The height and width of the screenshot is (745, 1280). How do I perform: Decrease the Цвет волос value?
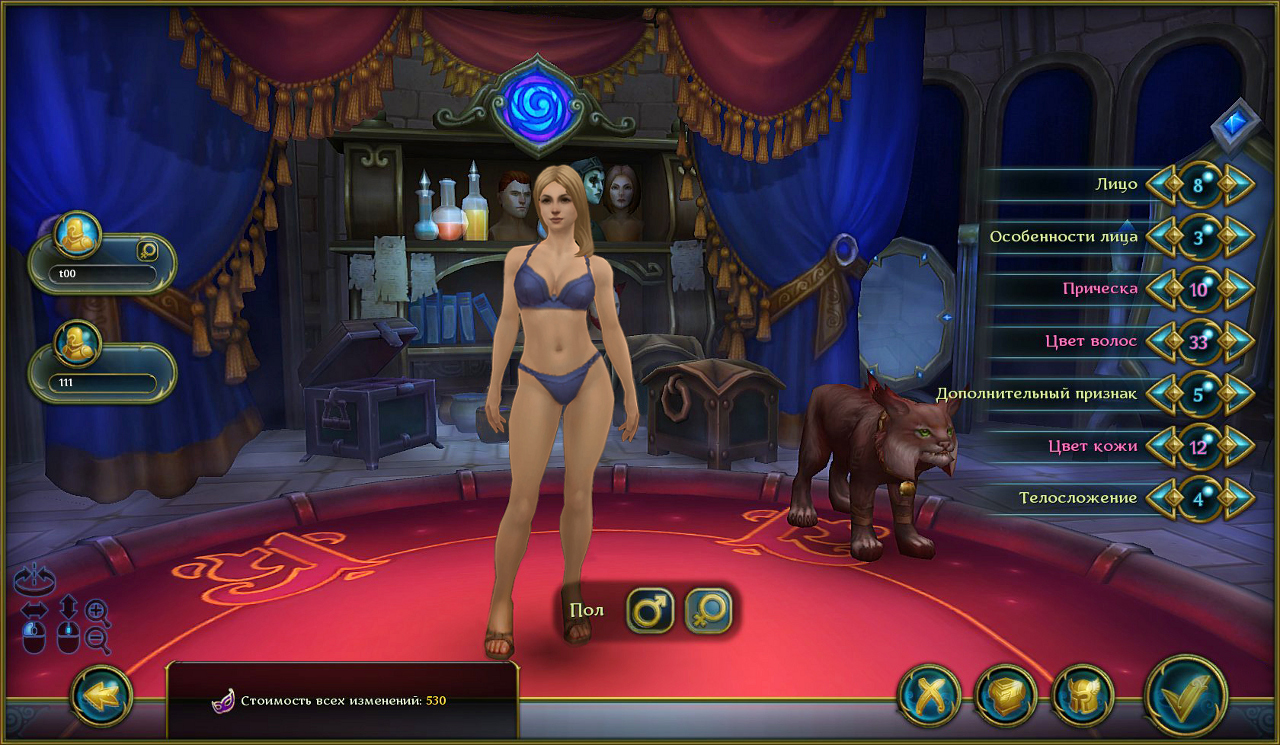pos(1162,341)
